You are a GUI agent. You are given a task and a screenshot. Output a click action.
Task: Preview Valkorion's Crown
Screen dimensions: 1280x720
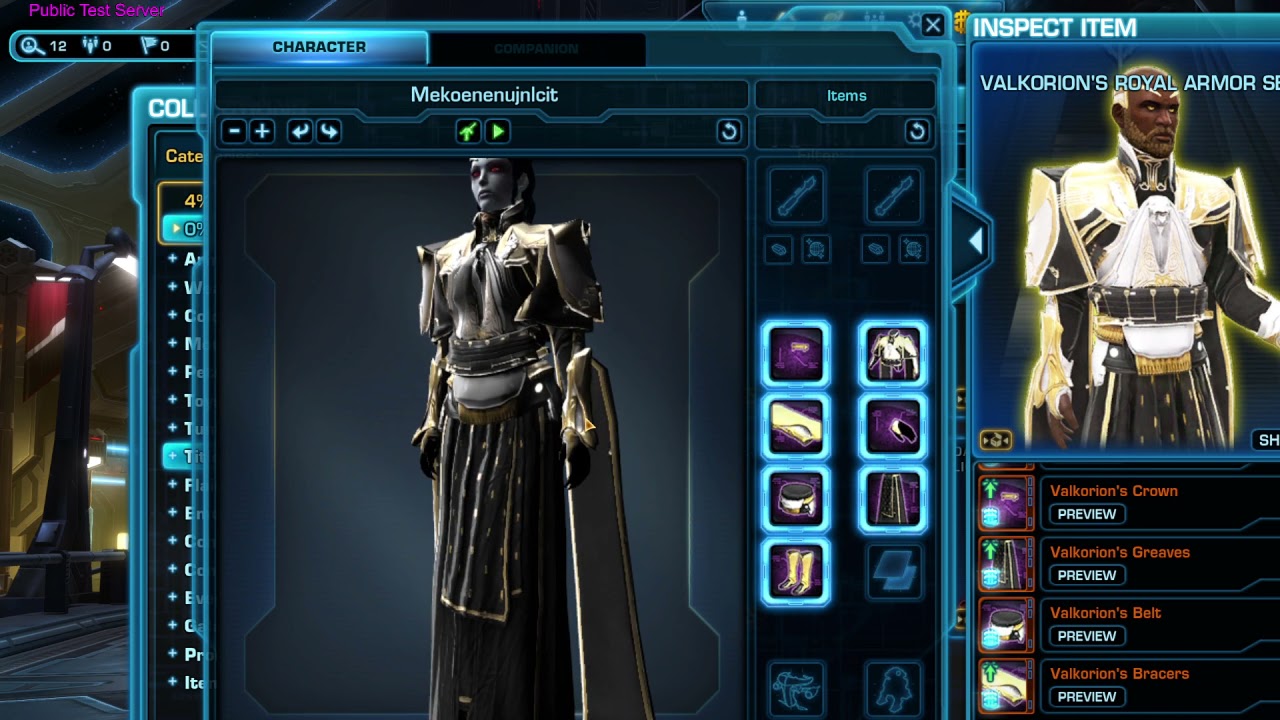click(x=1086, y=514)
